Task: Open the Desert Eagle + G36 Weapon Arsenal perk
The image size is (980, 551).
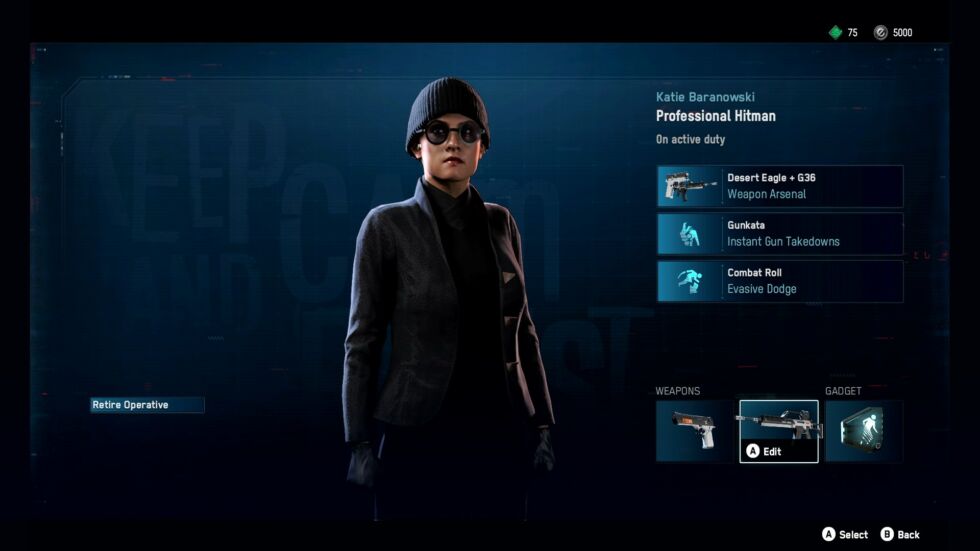Action: click(x=780, y=186)
